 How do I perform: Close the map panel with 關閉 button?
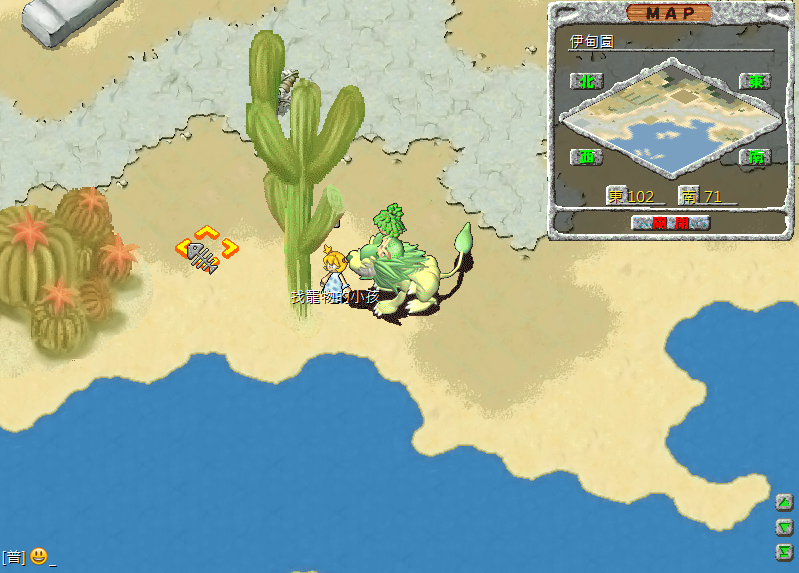point(671,223)
